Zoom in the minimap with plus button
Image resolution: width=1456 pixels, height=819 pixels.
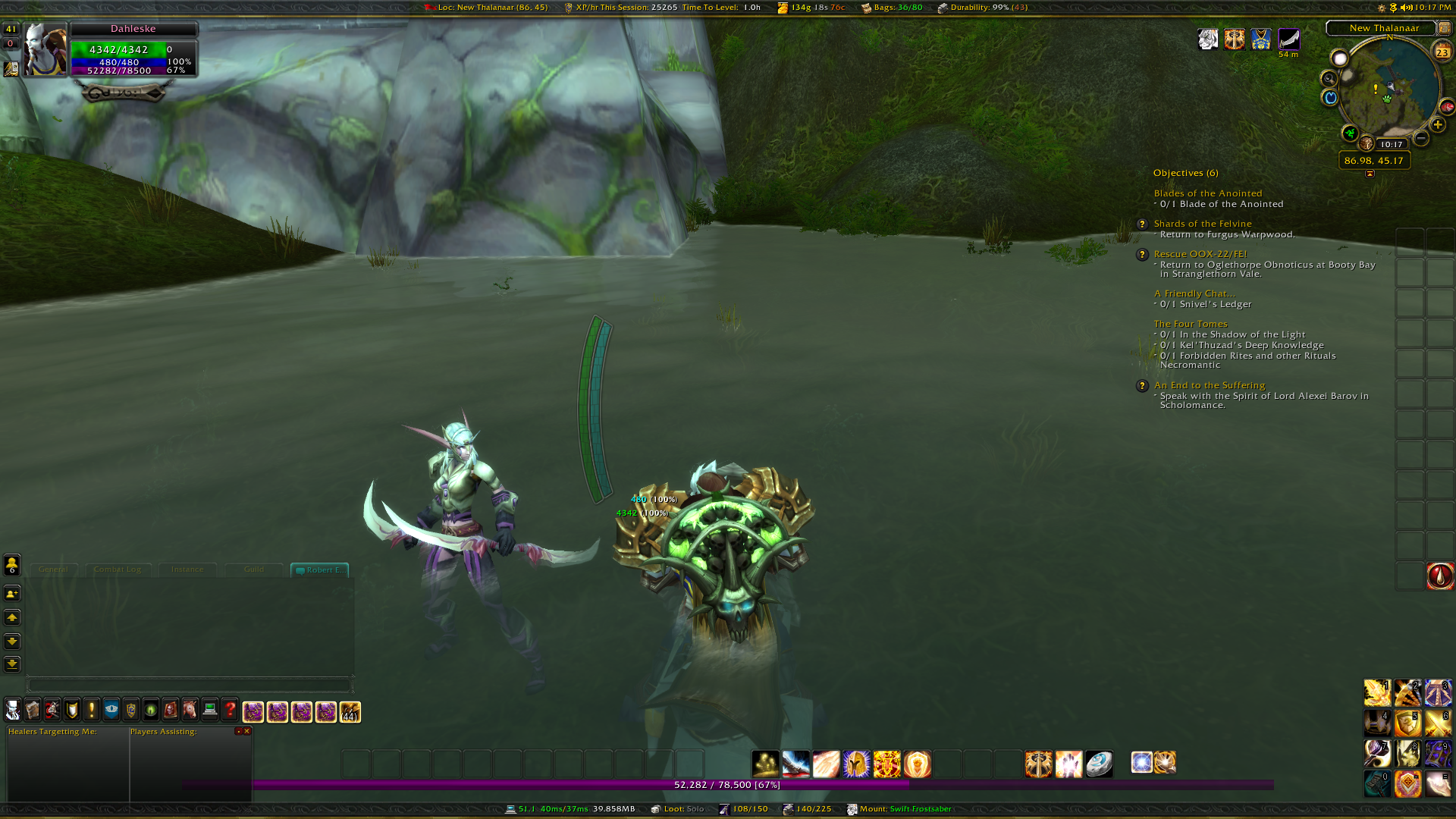click(1438, 125)
